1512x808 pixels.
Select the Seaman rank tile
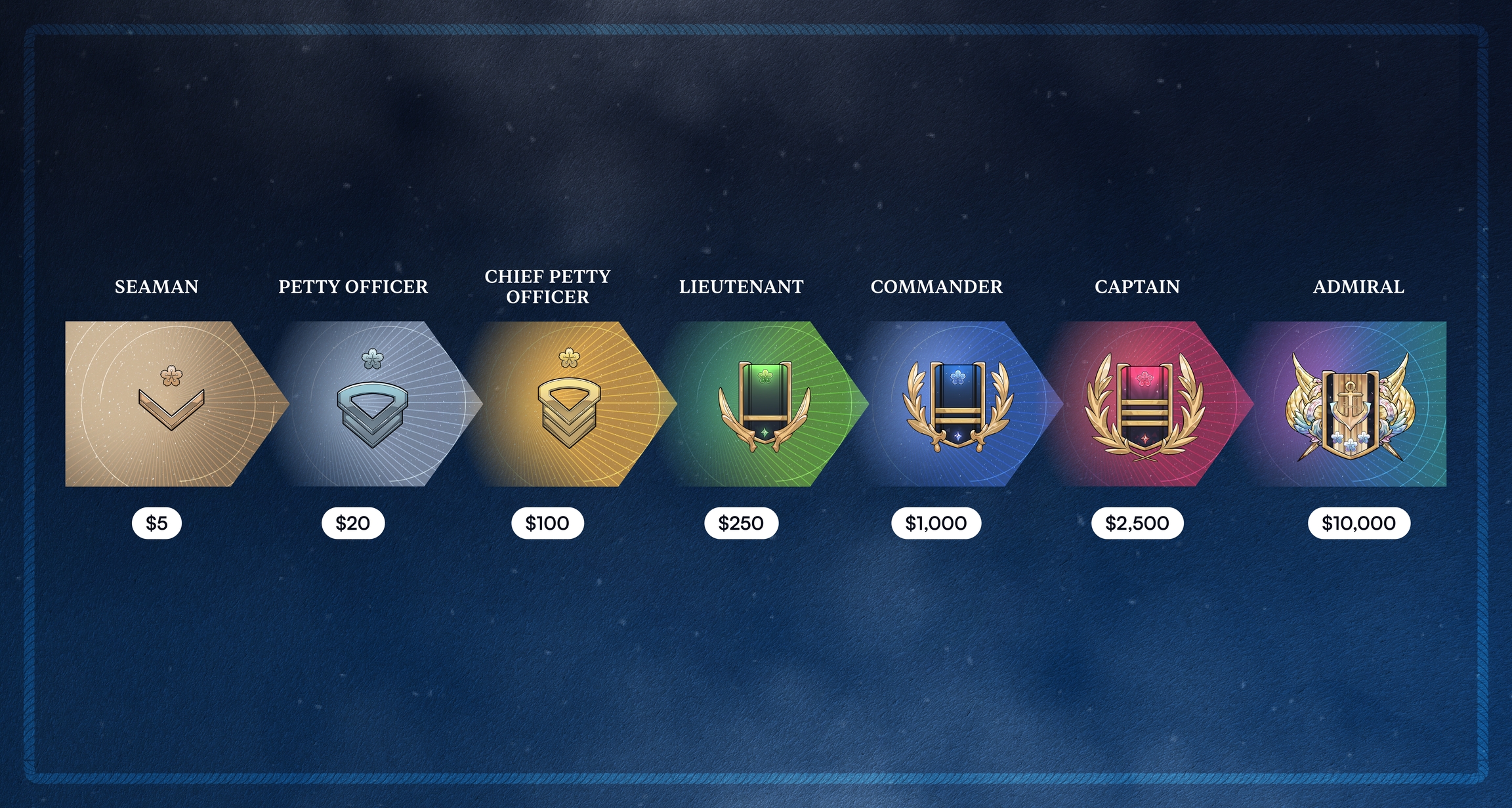click(171, 404)
